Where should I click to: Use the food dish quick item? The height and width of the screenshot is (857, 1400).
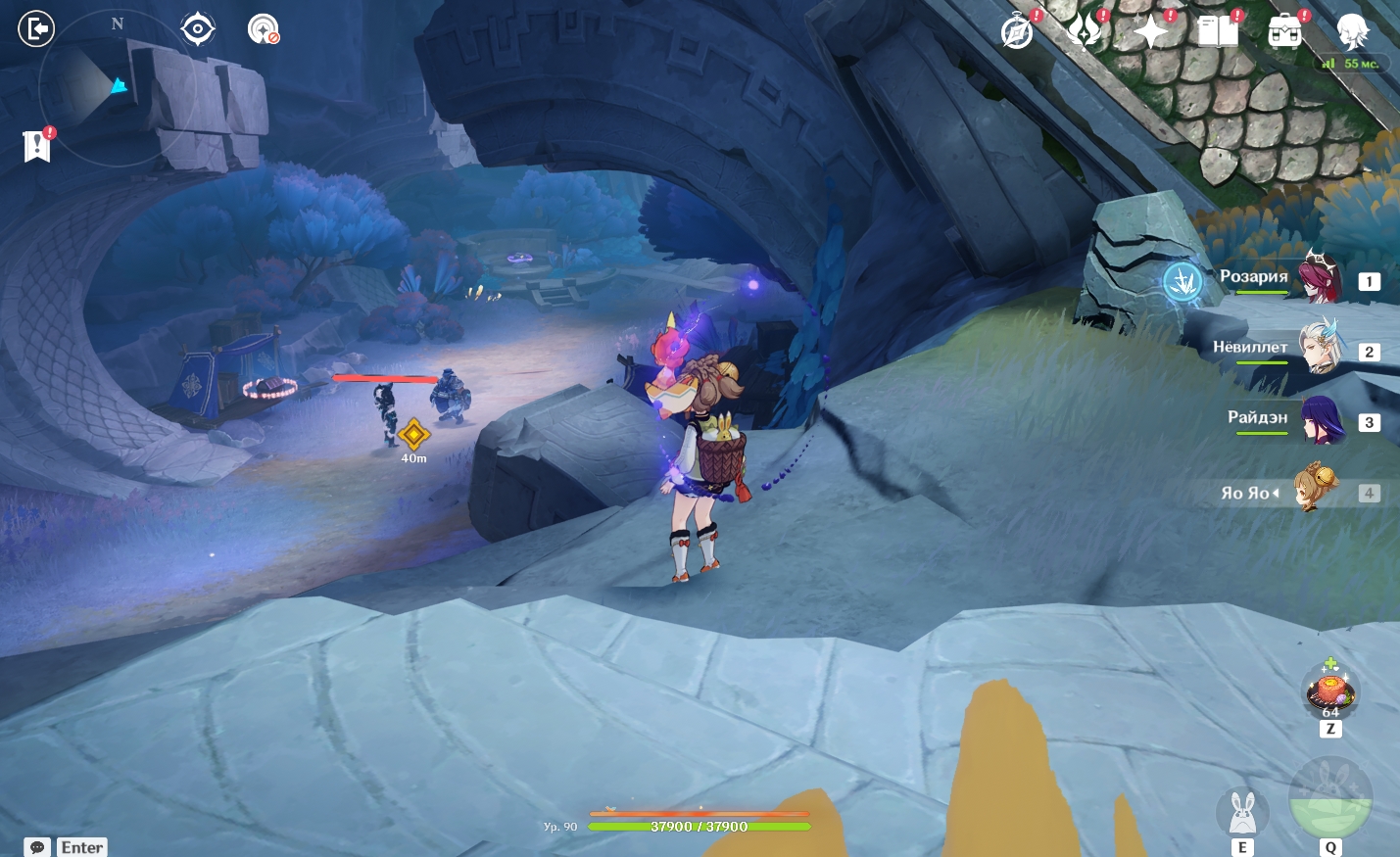coord(1329,690)
